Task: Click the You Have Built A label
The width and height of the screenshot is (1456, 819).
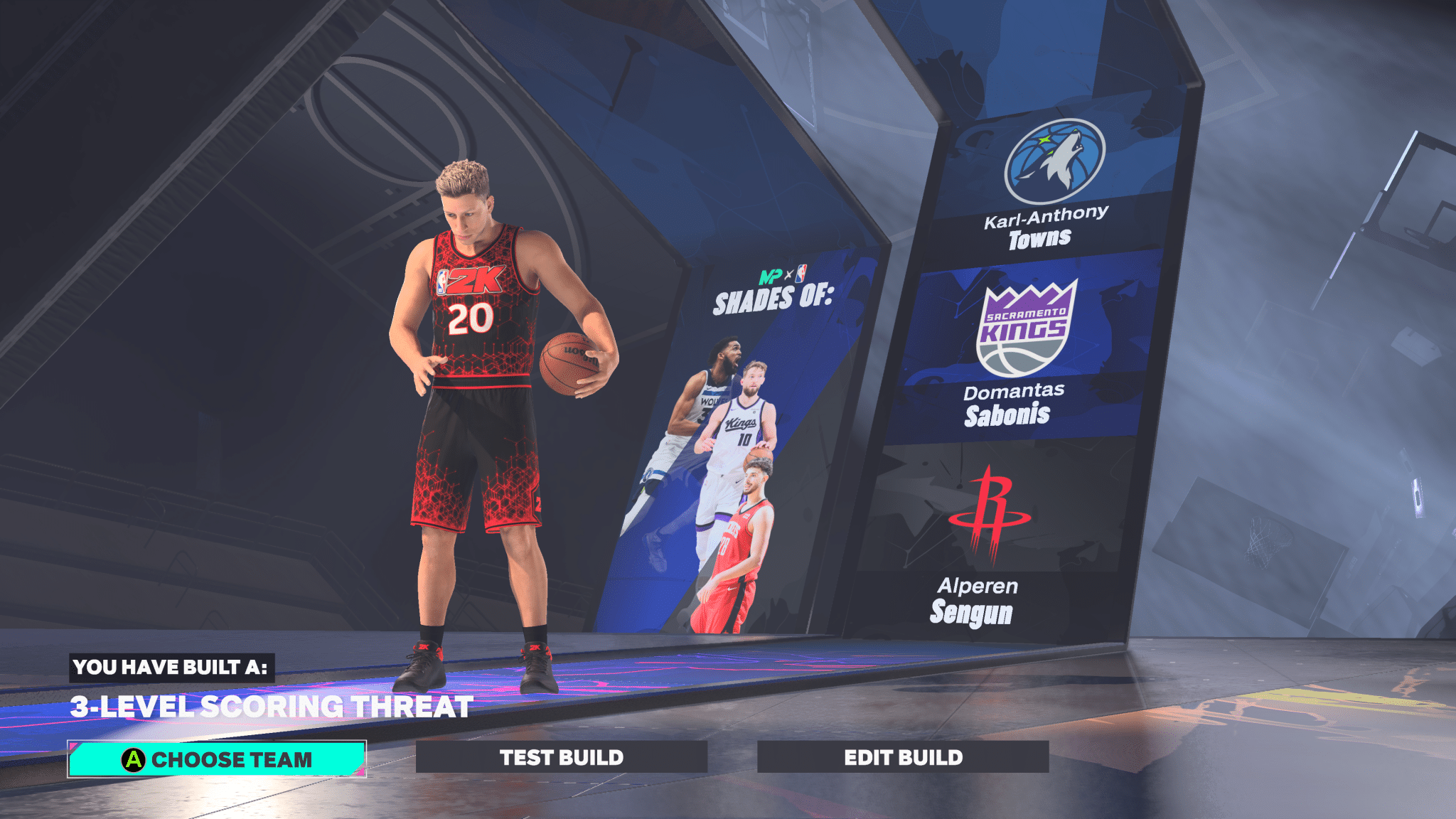Action: point(171,668)
